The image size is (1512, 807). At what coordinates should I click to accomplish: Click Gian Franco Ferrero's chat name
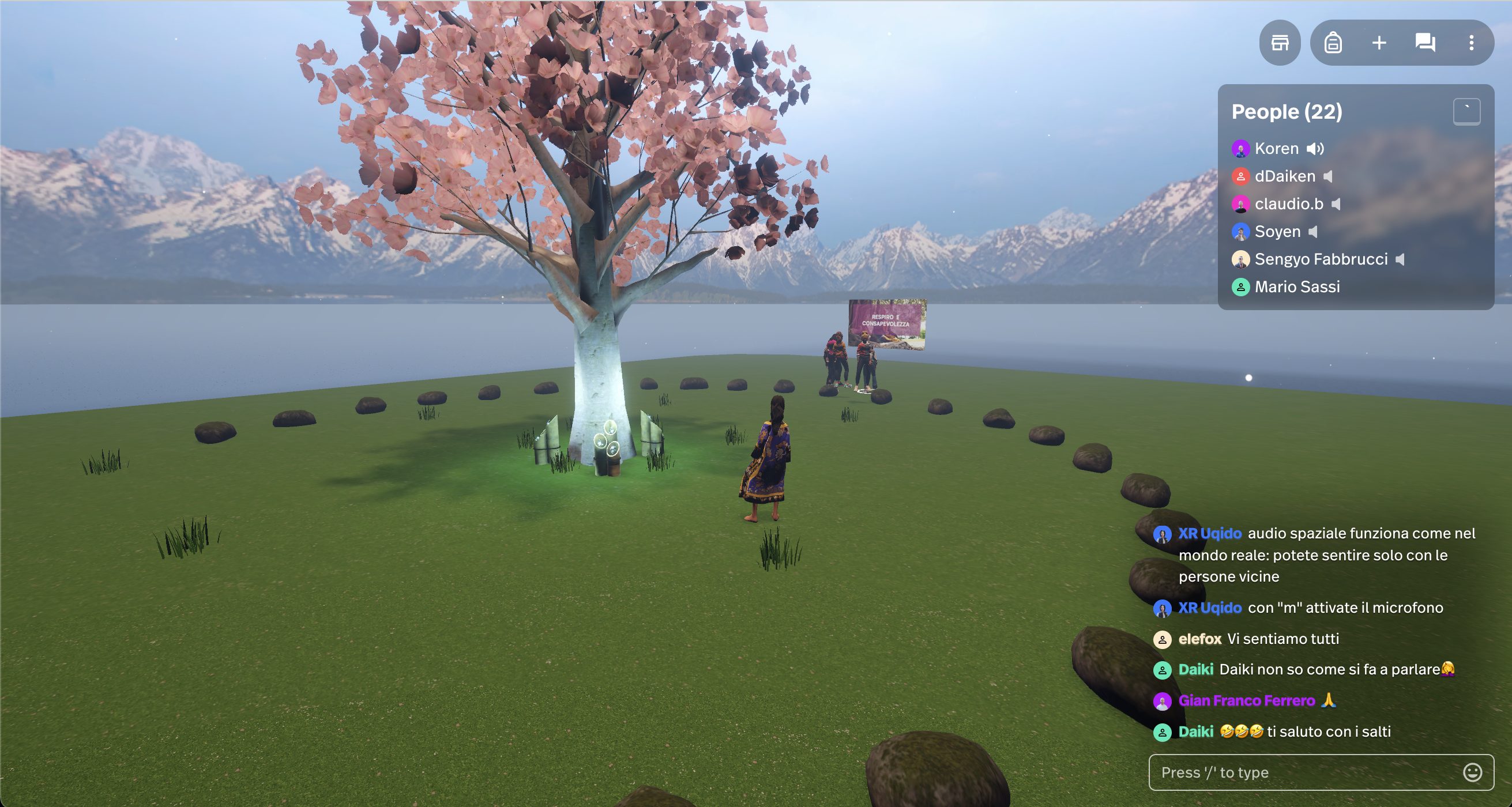coord(1246,700)
